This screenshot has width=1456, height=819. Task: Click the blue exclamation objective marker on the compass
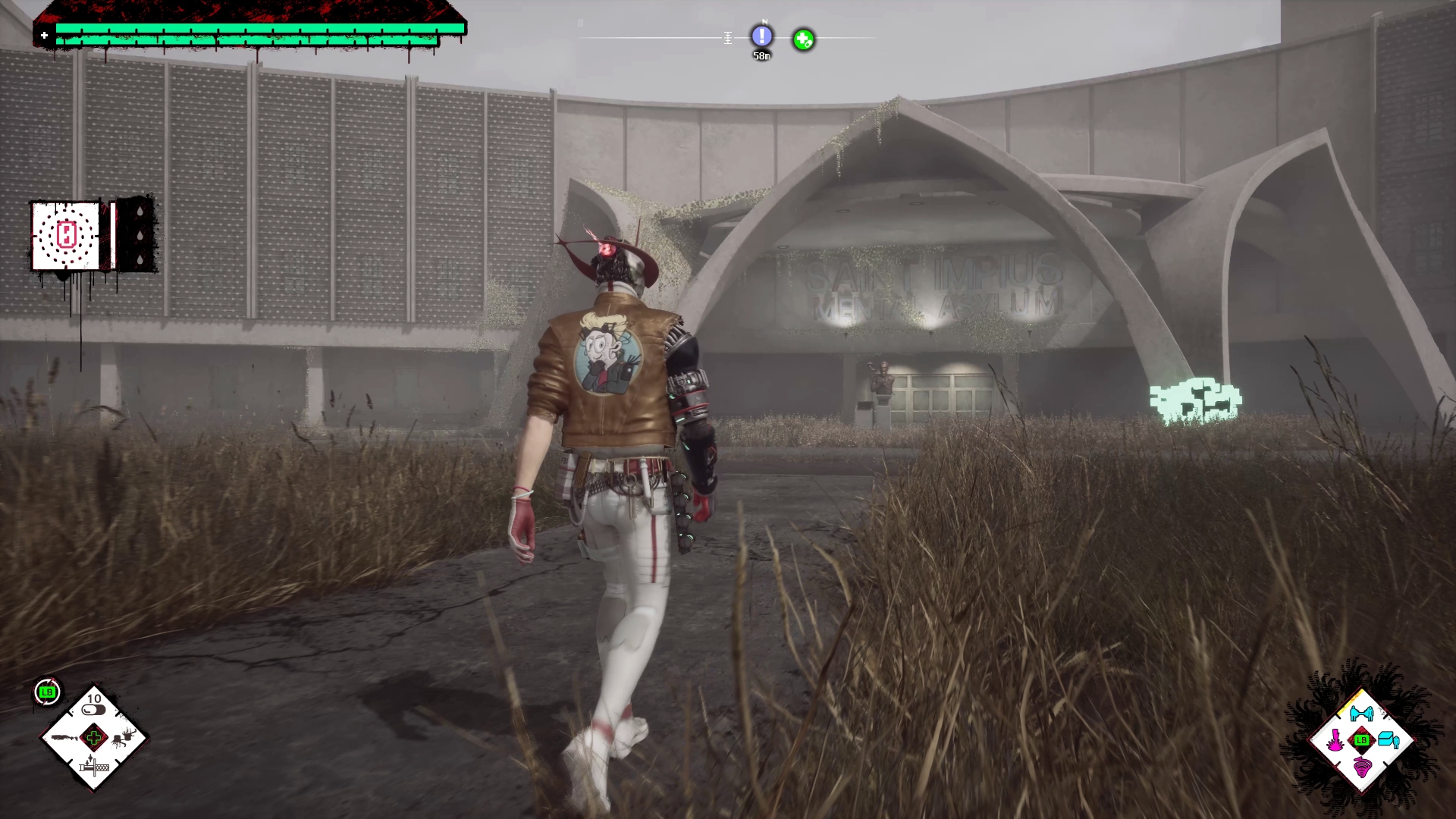point(761,36)
